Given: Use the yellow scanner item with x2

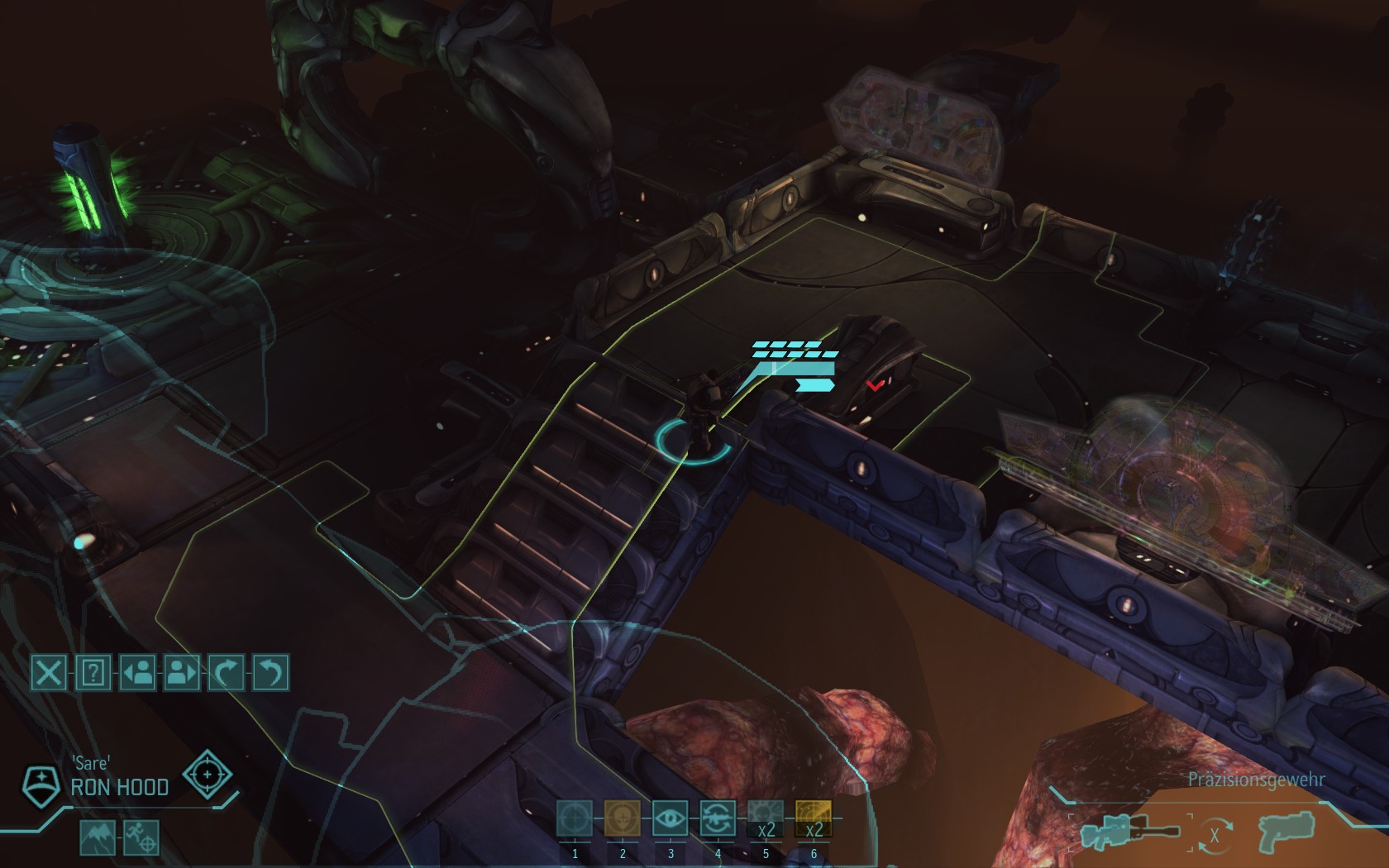Looking at the screenshot, I should coord(814,818).
